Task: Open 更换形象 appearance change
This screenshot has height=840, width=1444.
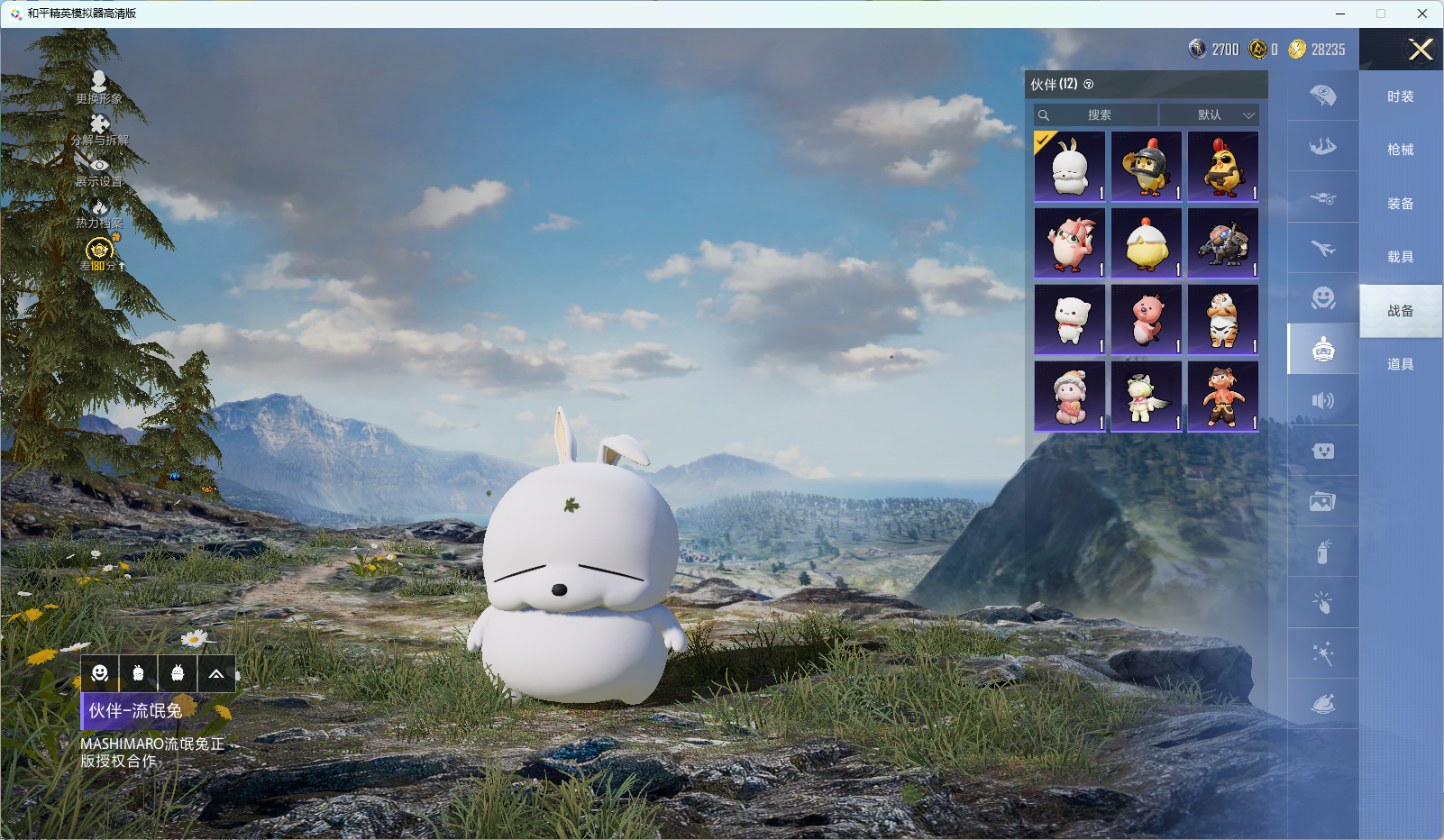Action: point(99,87)
